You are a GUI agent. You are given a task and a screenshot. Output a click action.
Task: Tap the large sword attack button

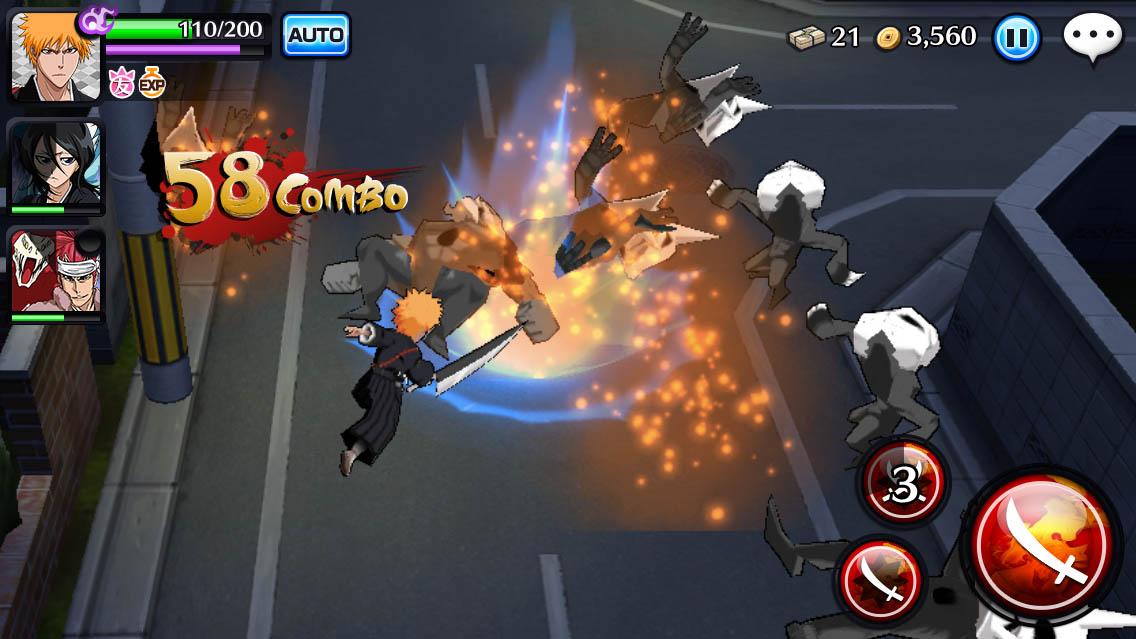(1043, 543)
